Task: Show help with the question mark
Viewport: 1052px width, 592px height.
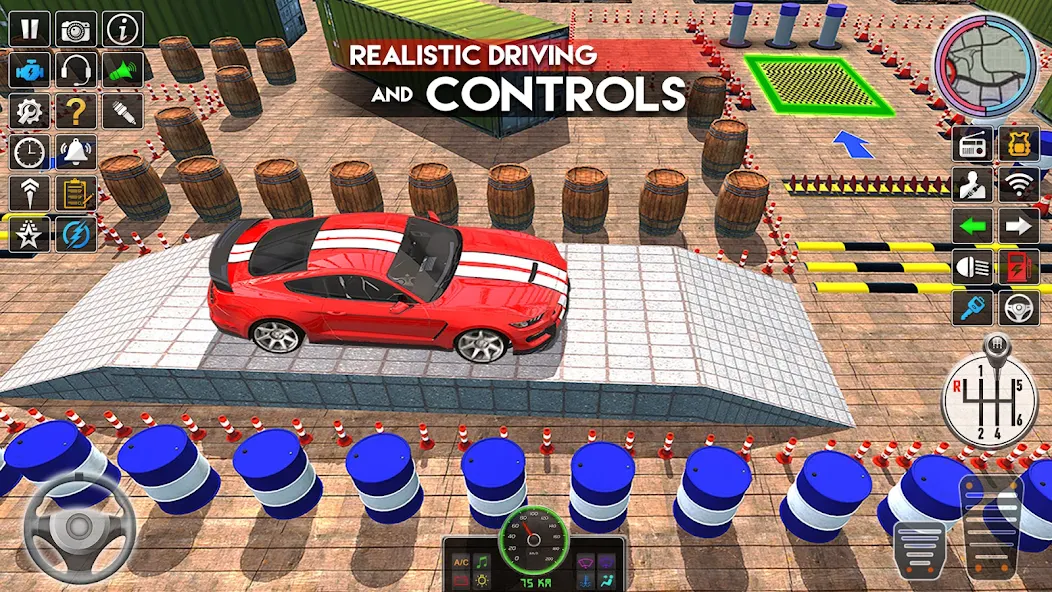Action: [x=76, y=111]
